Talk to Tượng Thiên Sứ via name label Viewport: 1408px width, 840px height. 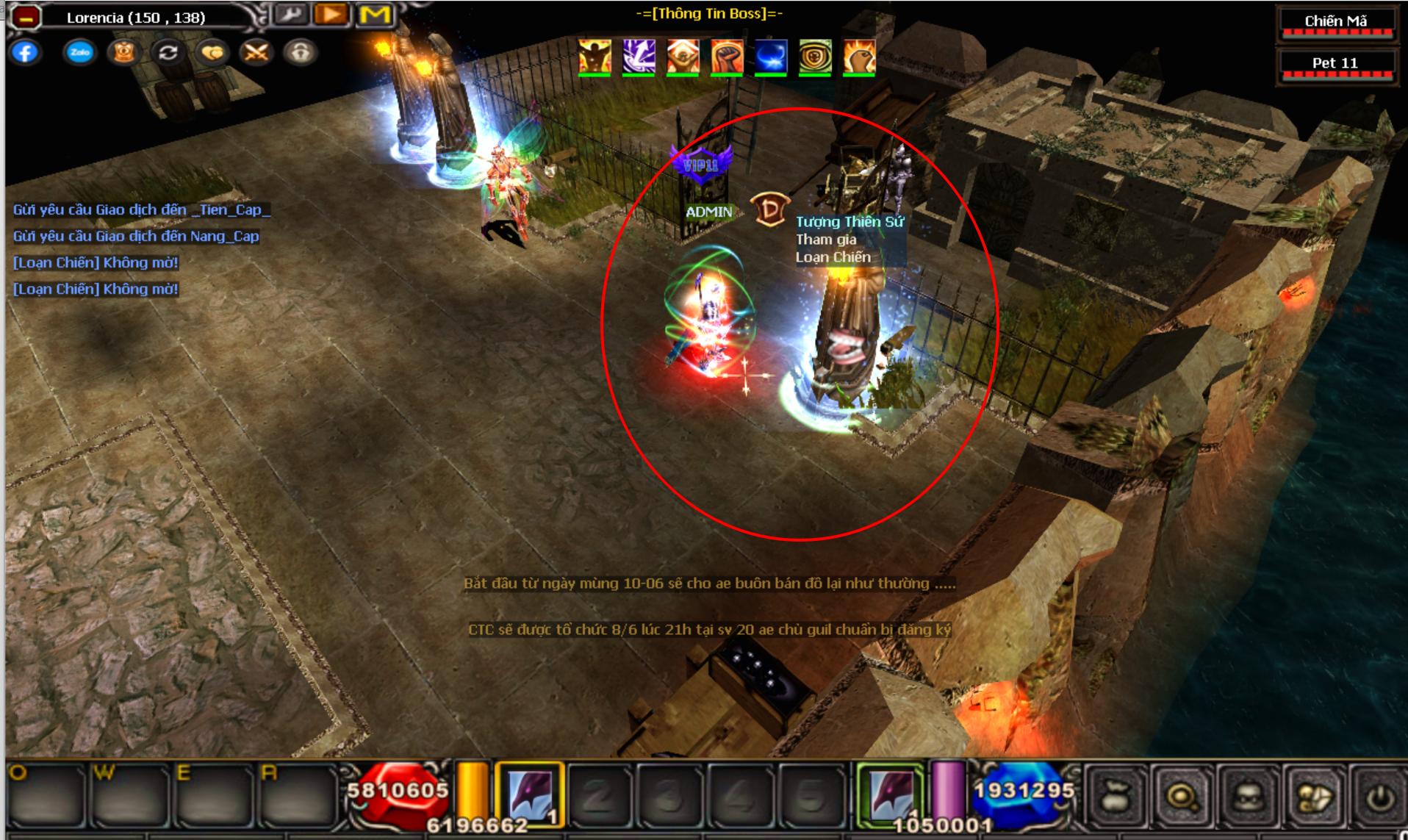click(850, 222)
